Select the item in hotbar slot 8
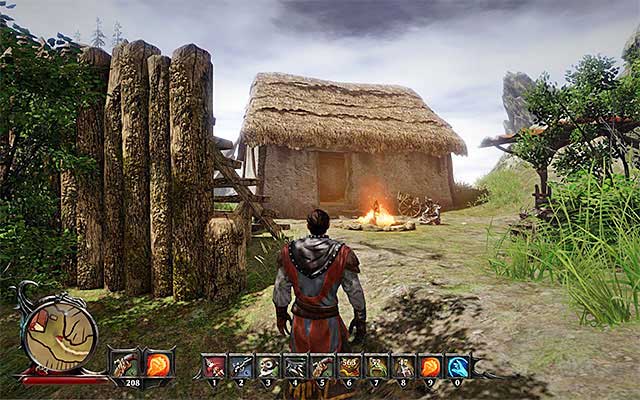This screenshot has width=640, height=400. tap(404, 366)
